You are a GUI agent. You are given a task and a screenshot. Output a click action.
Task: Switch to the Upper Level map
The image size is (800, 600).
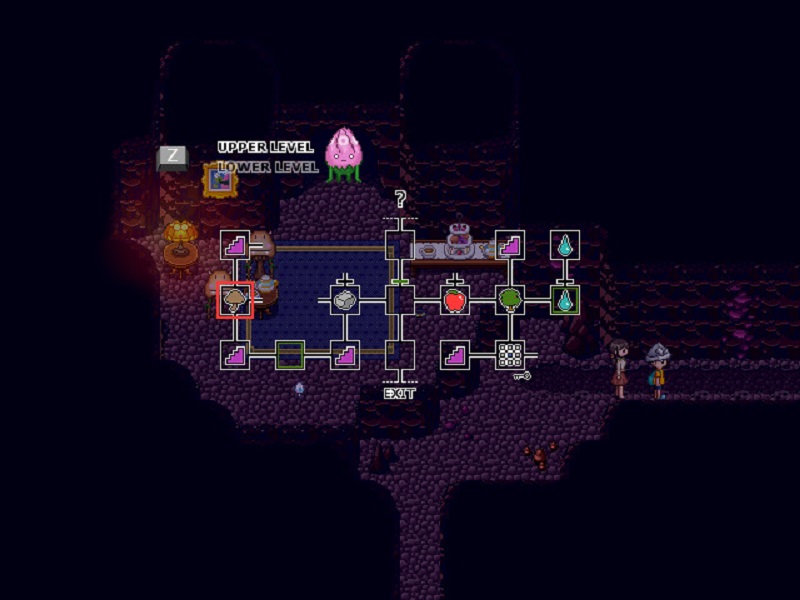pyautogui.click(x=265, y=148)
